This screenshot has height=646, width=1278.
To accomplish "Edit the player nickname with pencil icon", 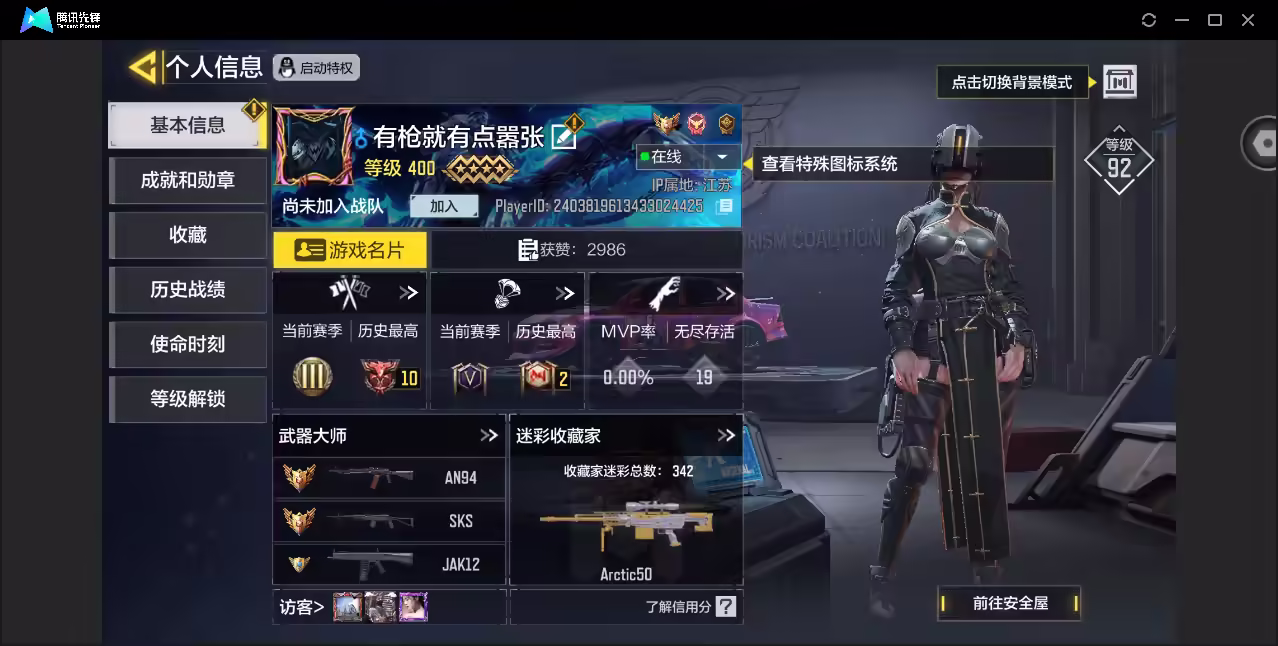I will point(565,135).
